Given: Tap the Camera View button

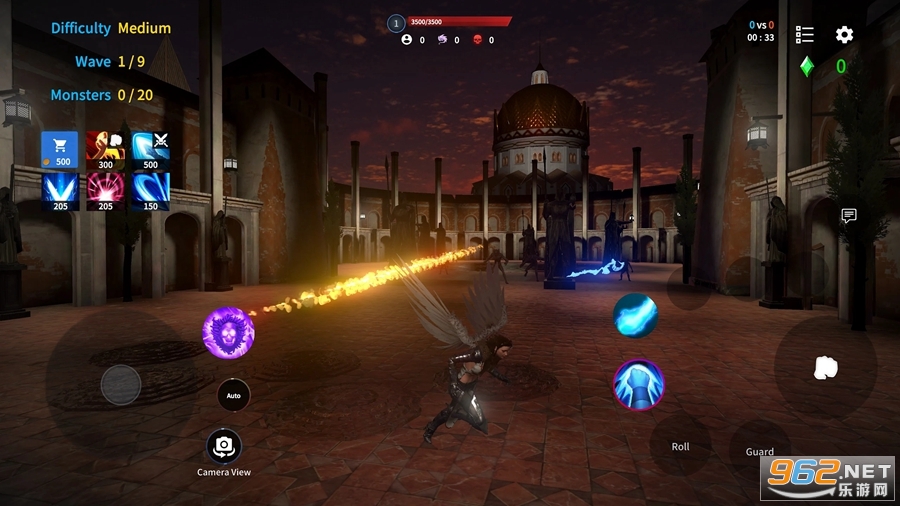Looking at the screenshot, I should (224, 446).
